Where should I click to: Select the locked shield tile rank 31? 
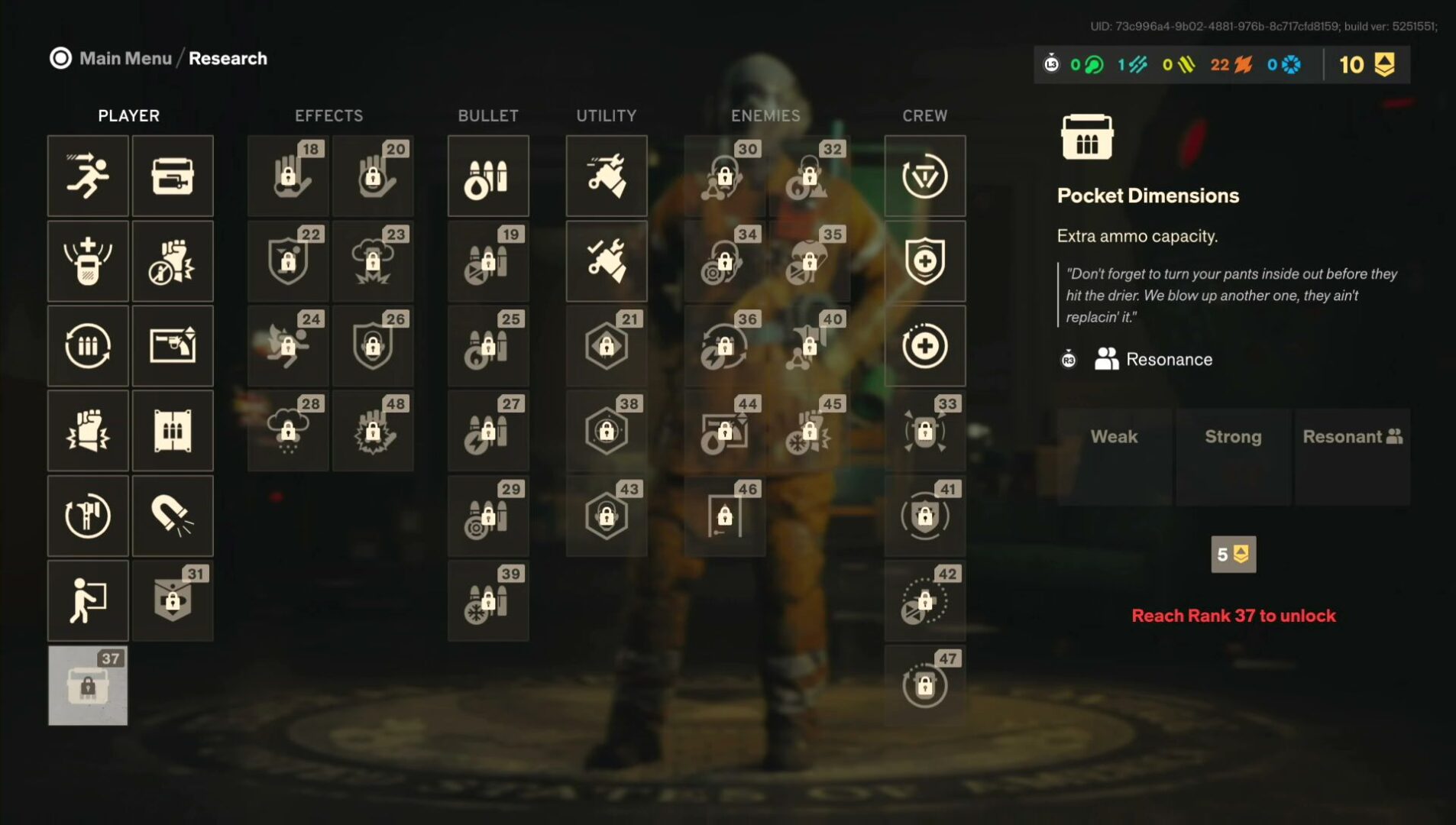173,600
